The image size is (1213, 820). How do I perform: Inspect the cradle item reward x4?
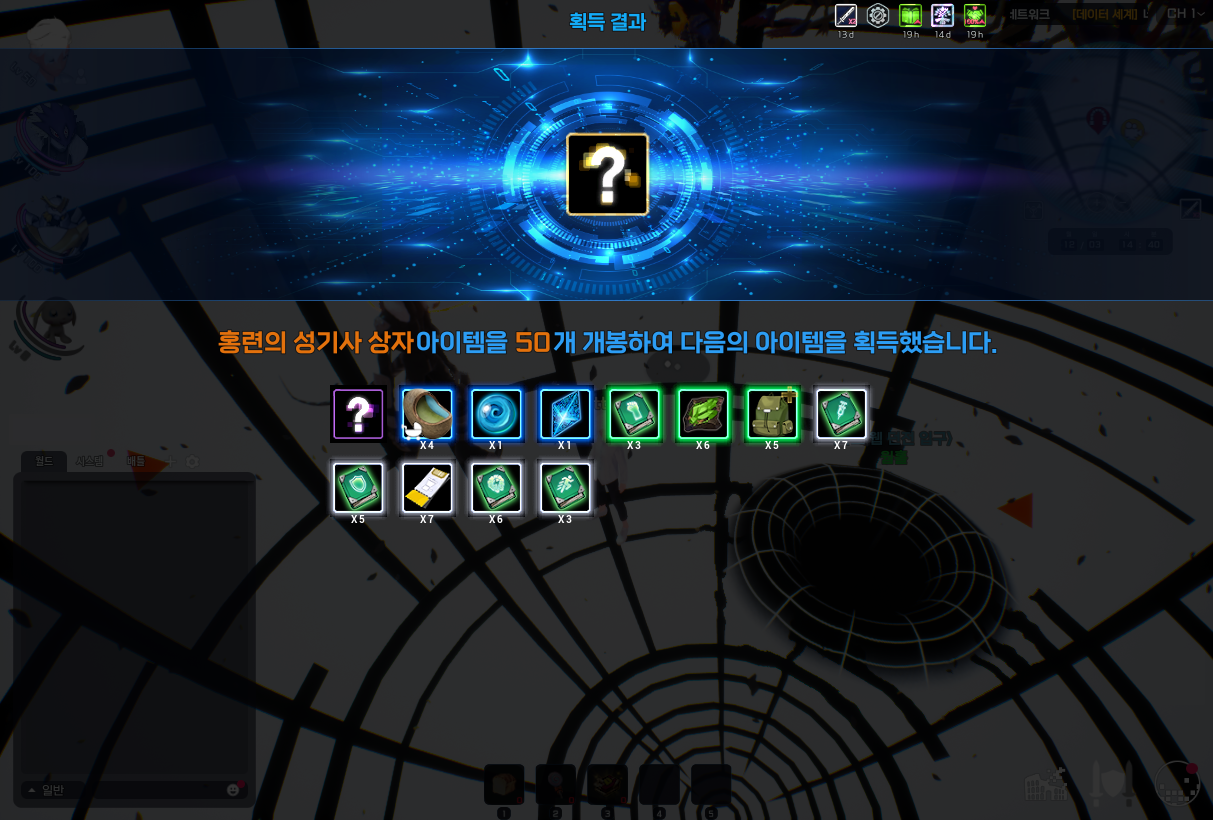pos(427,414)
